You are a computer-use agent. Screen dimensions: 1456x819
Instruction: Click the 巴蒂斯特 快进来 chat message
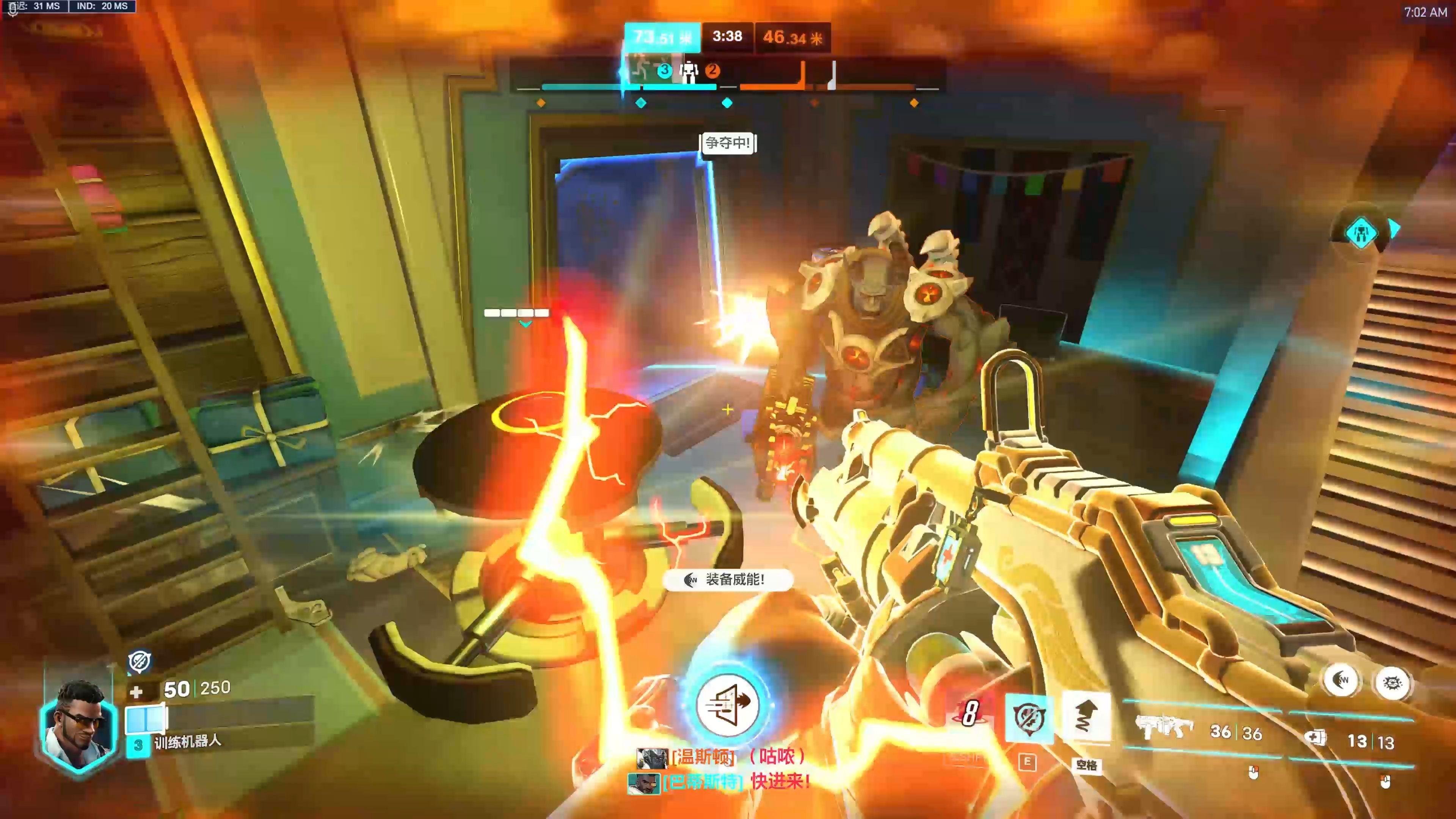pos(720,783)
